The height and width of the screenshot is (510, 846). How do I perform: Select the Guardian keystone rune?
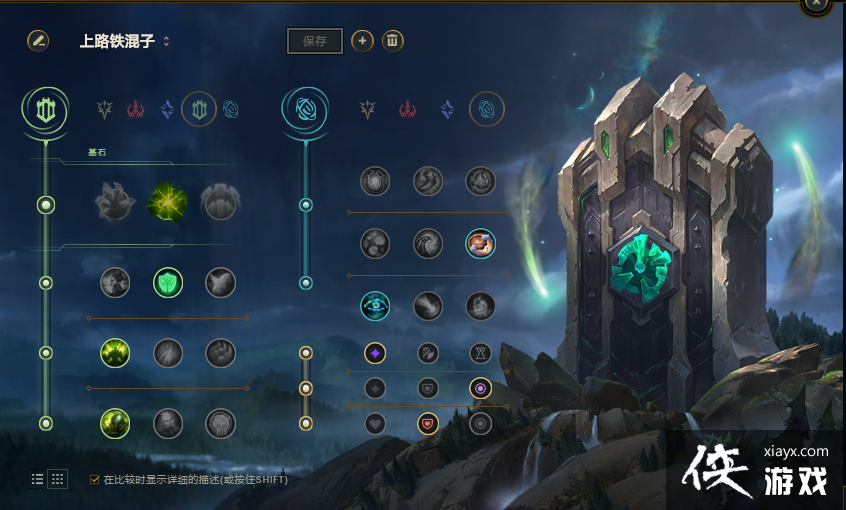tap(220, 203)
